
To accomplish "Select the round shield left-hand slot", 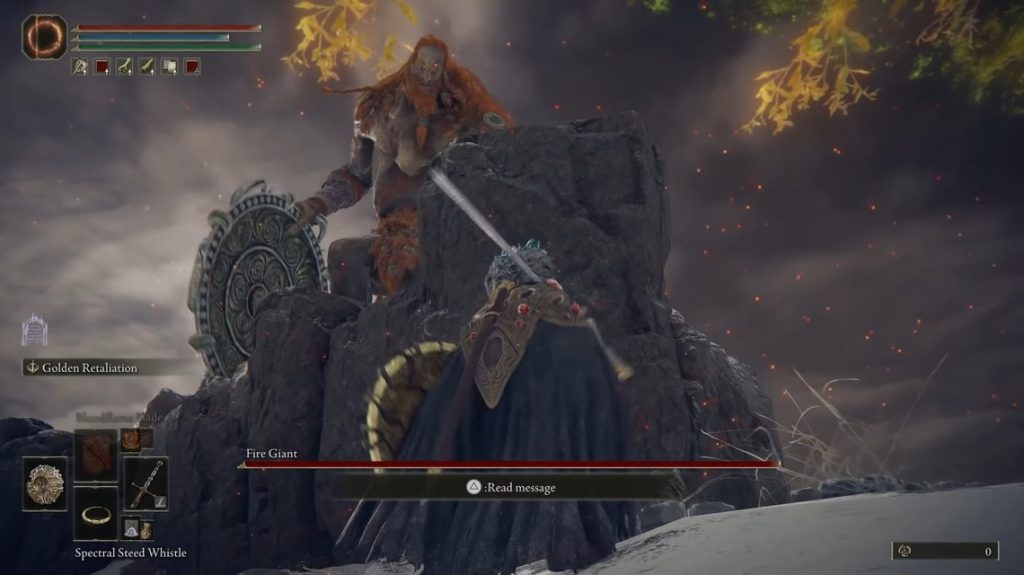I will tap(45, 484).
